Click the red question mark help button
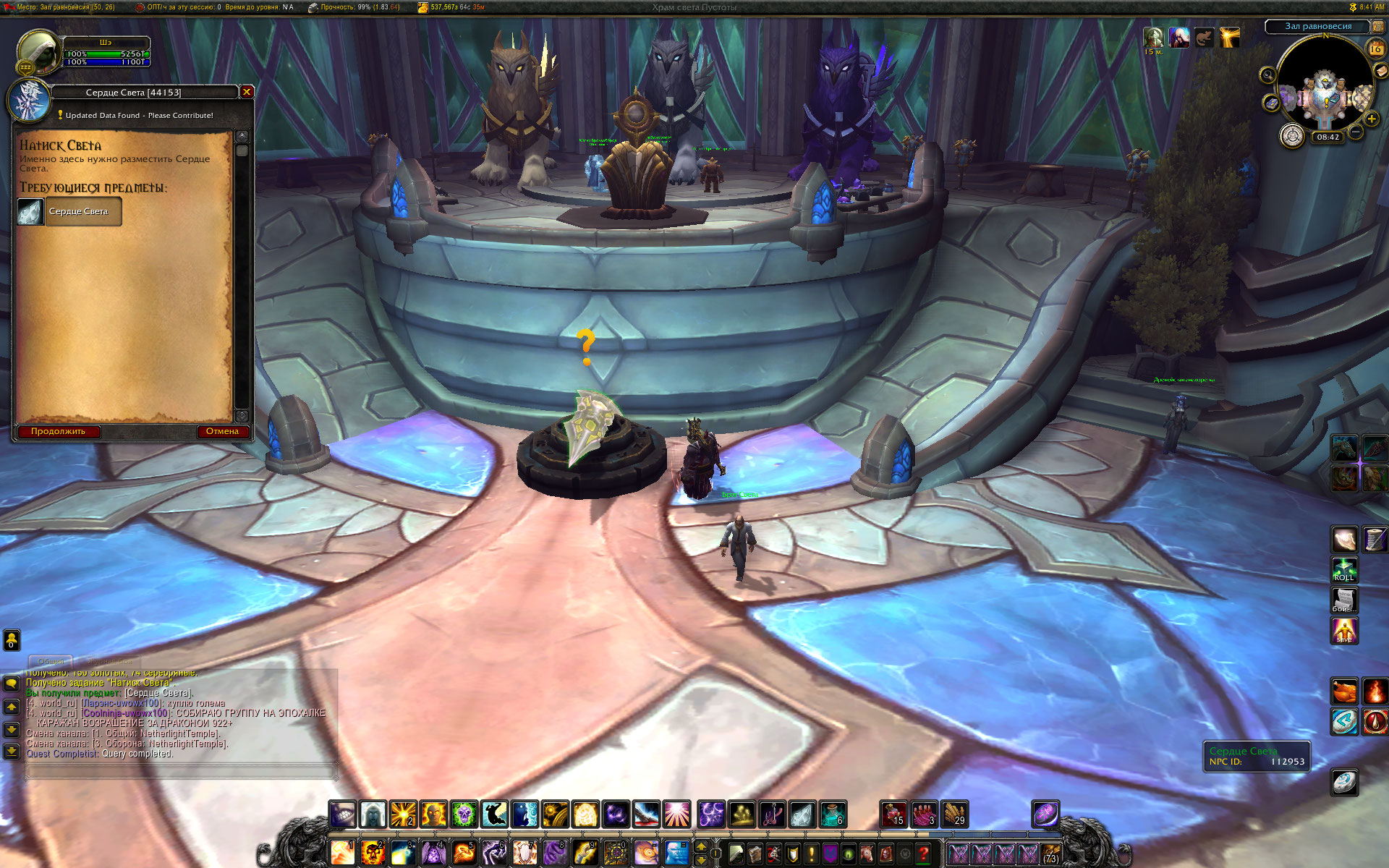The height and width of the screenshot is (868, 1389). (923, 854)
